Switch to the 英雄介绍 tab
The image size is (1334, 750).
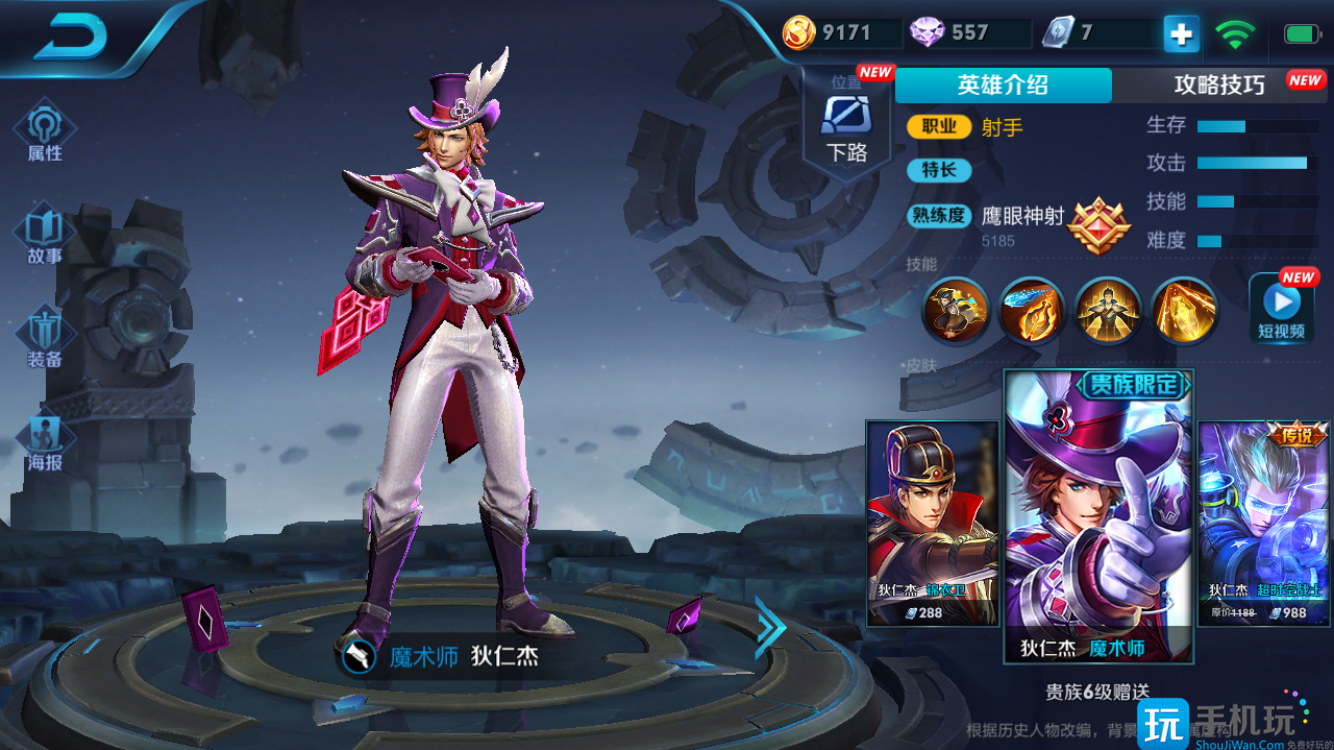pyautogui.click(x=1002, y=85)
